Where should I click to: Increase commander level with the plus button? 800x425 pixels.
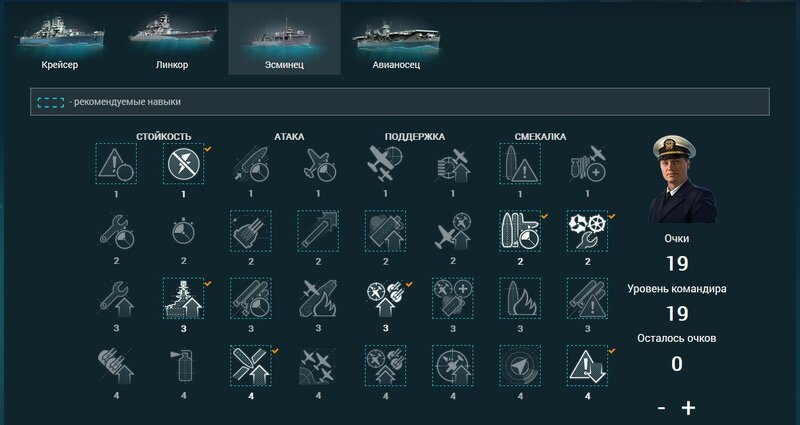click(x=688, y=407)
